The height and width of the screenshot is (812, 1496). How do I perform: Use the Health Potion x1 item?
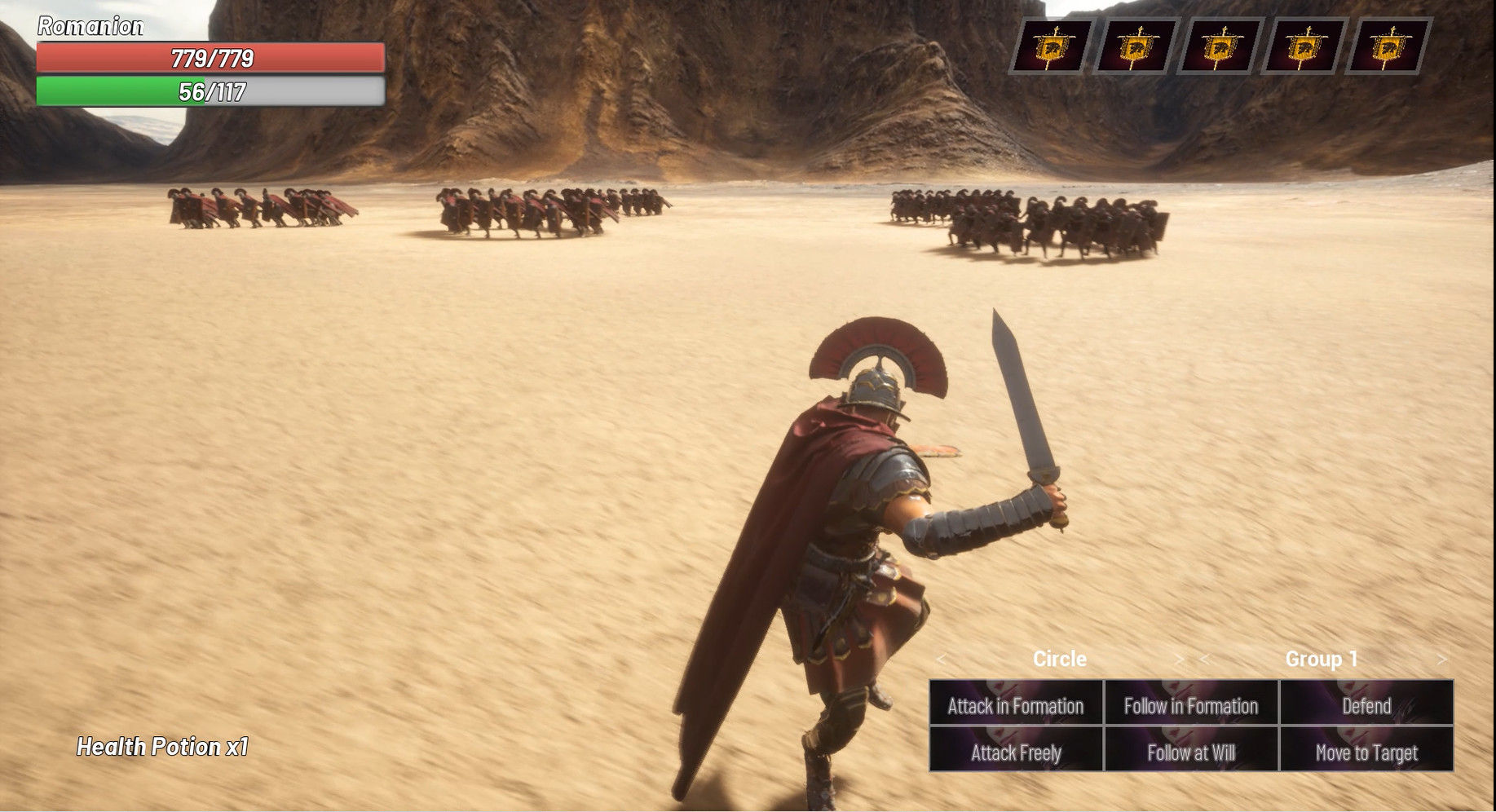click(164, 746)
